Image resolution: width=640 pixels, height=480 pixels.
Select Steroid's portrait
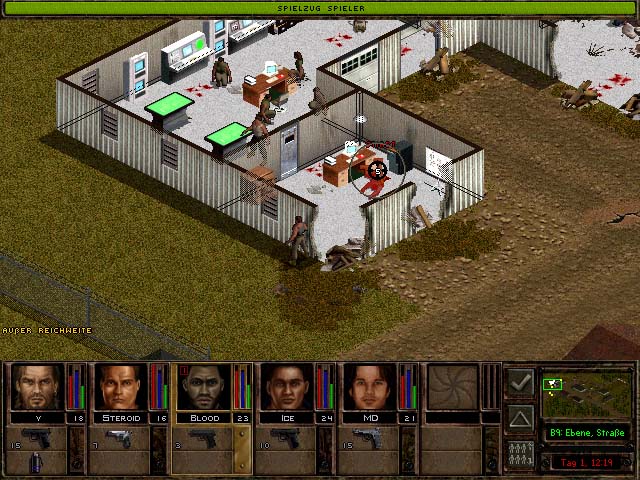120,387
